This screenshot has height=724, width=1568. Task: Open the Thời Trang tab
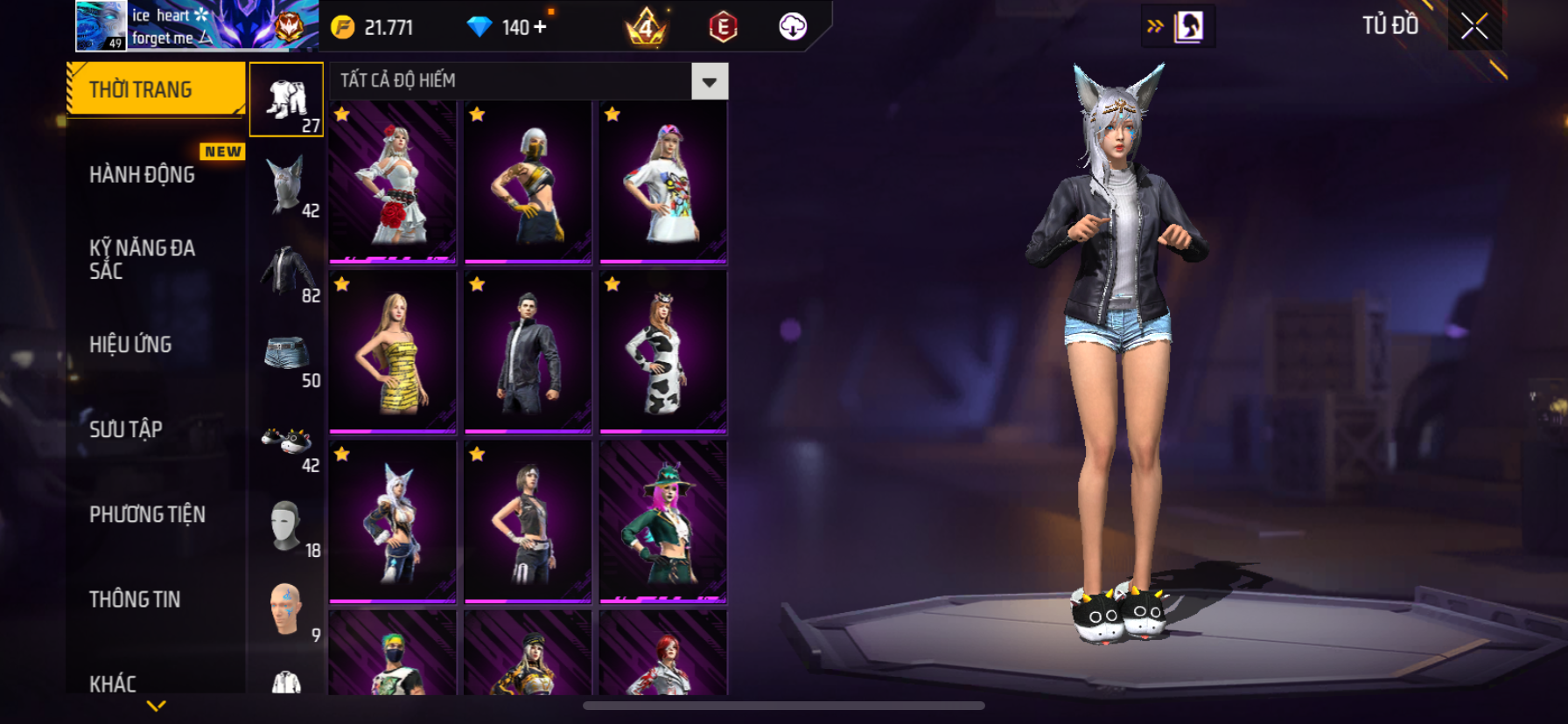click(156, 89)
